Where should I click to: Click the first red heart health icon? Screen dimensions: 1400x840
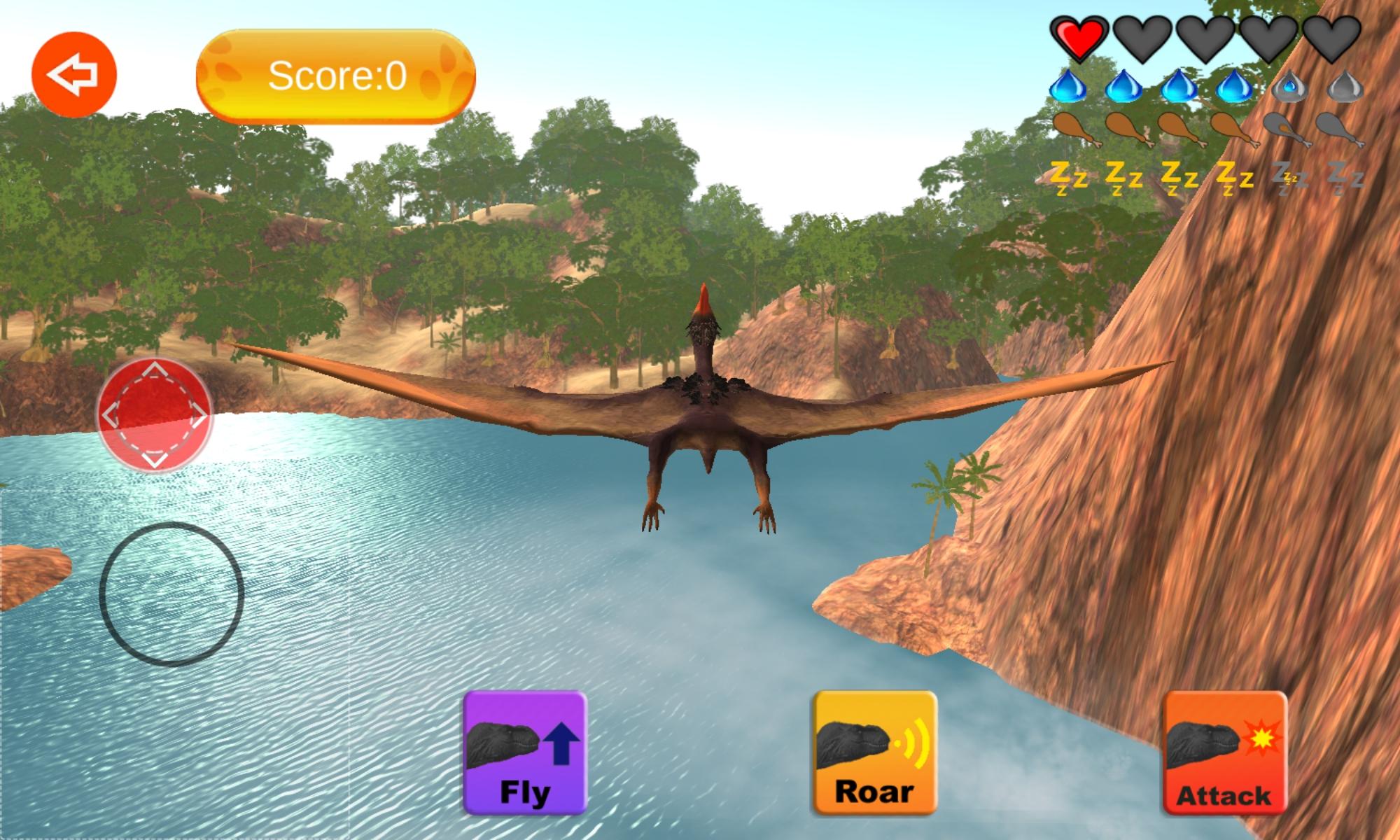tap(1078, 38)
